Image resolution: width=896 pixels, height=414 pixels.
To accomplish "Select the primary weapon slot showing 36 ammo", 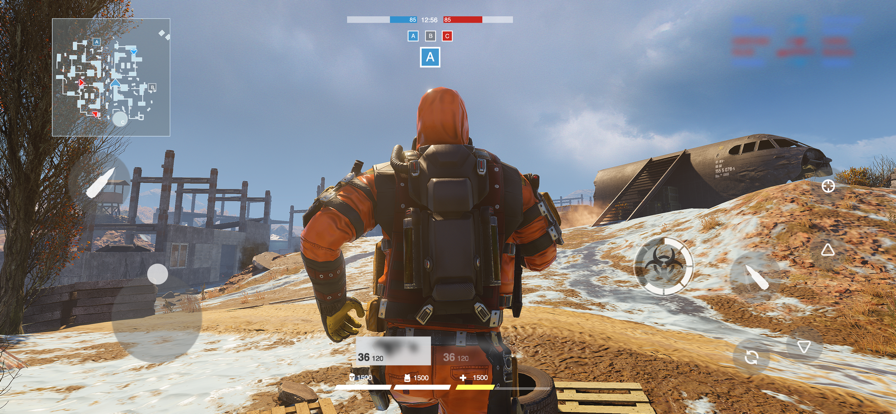I will [393, 352].
